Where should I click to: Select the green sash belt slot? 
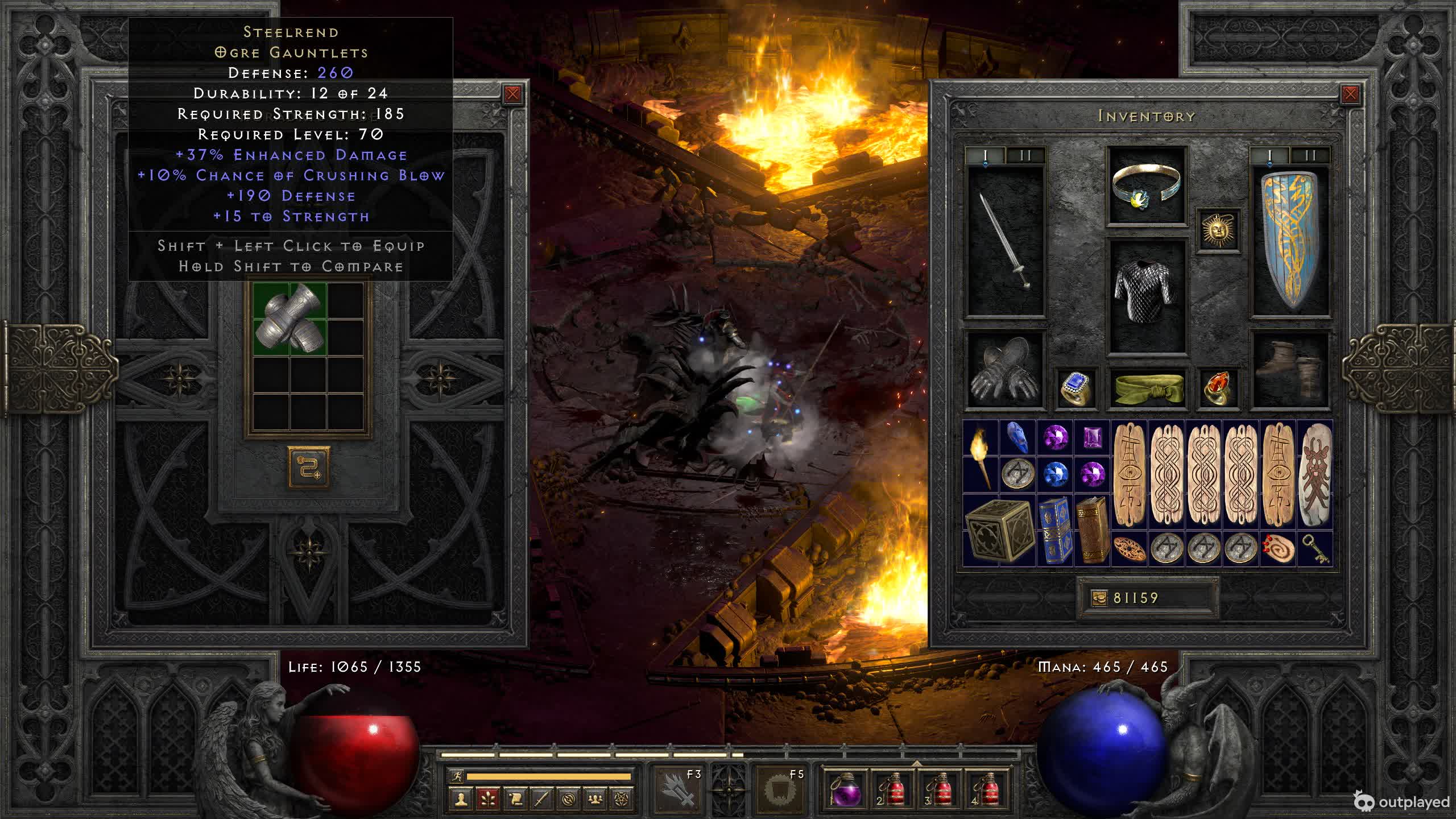(1147, 388)
